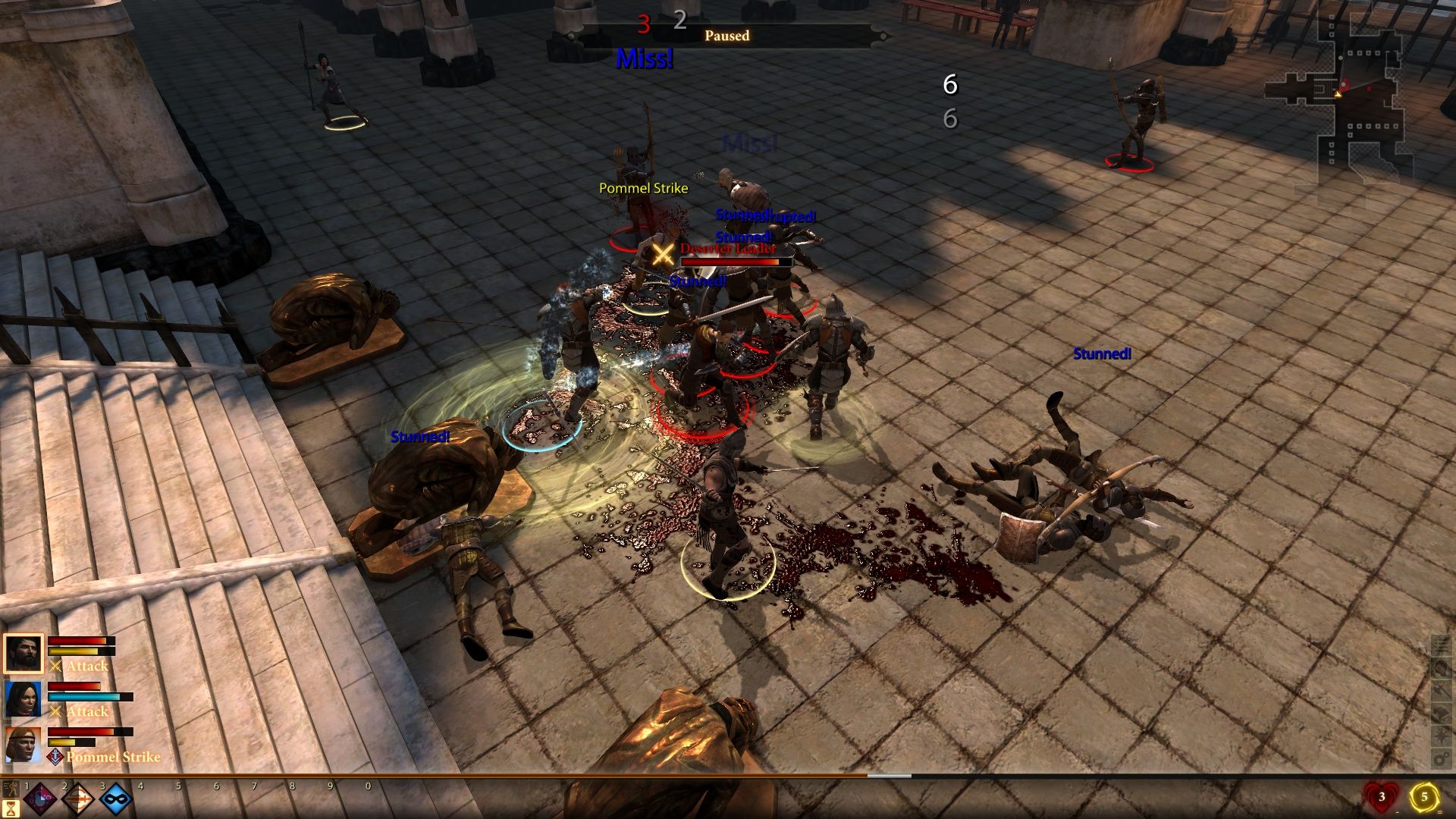The height and width of the screenshot is (819, 1456).
Task: Open the minimap
Action: click(x=1357, y=99)
